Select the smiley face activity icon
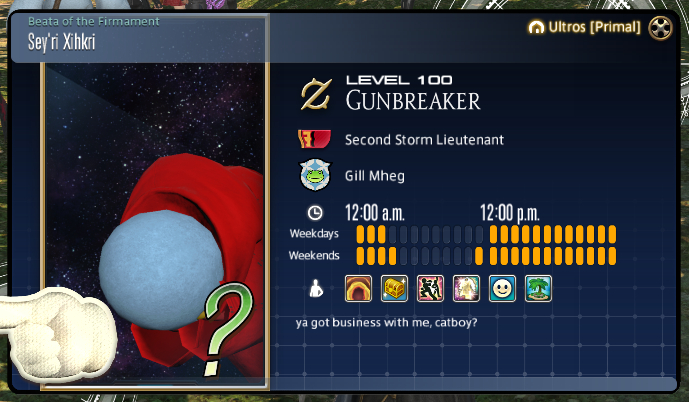This screenshot has height=402, width=689. 503,289
